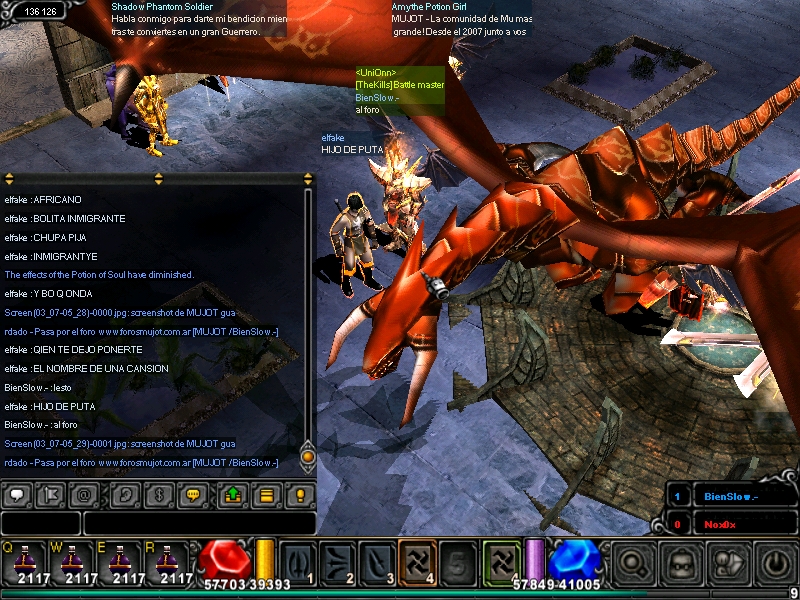Toggle the flag chat filter button

tap(51, 494)
